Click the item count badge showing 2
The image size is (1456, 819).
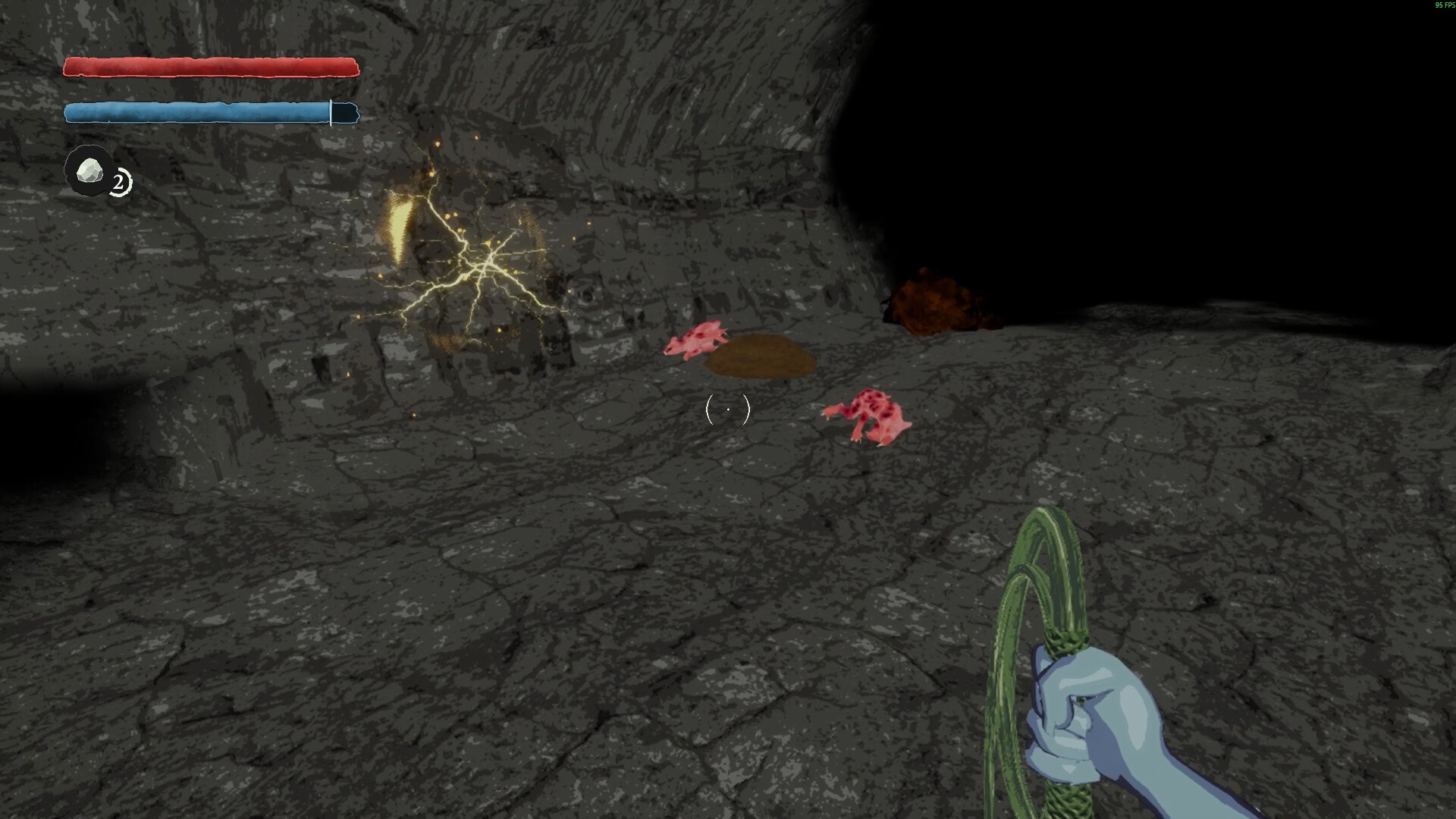coord(118,181)
